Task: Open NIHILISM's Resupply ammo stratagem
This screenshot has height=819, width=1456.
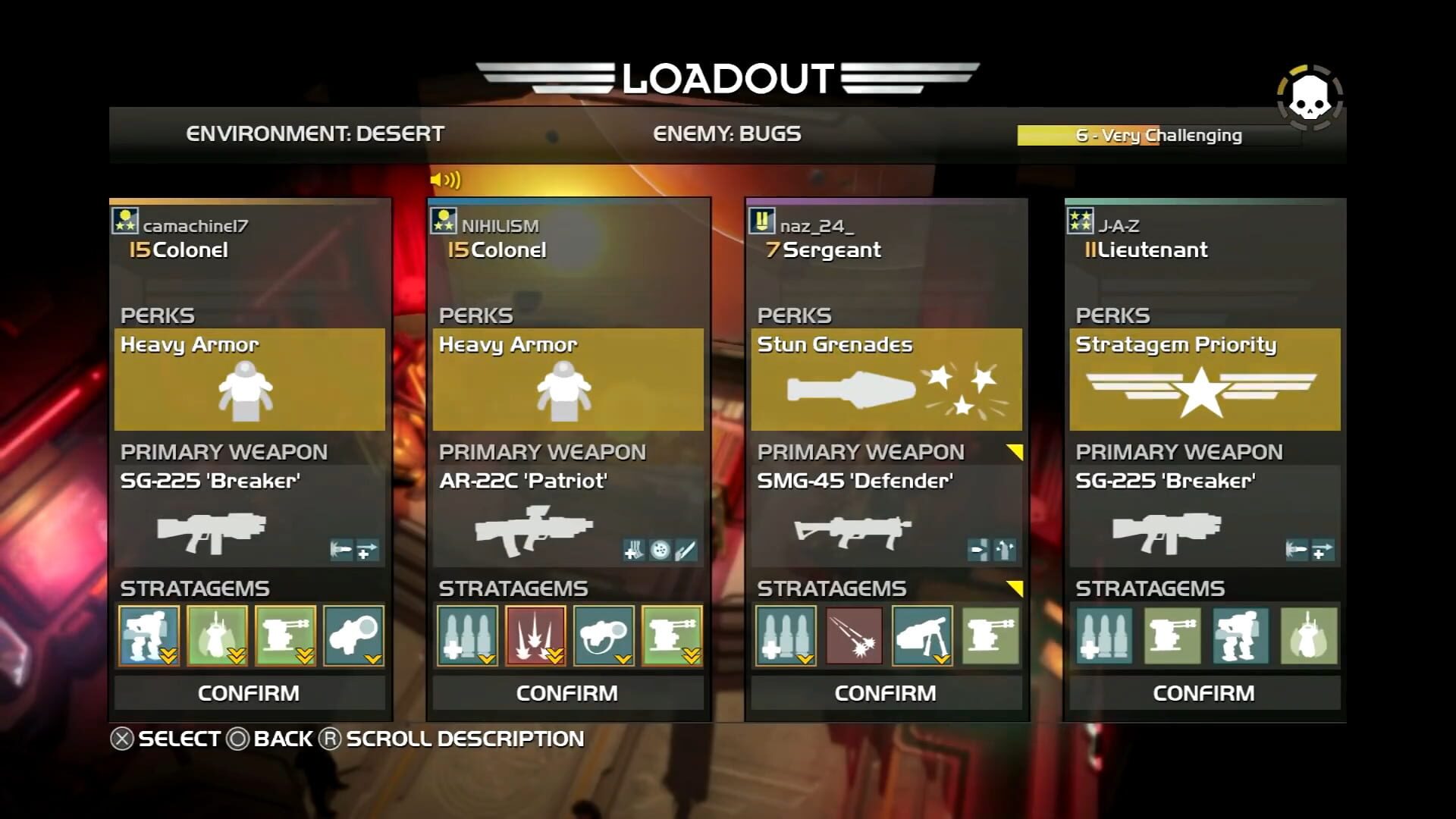Action: [467, 637]
